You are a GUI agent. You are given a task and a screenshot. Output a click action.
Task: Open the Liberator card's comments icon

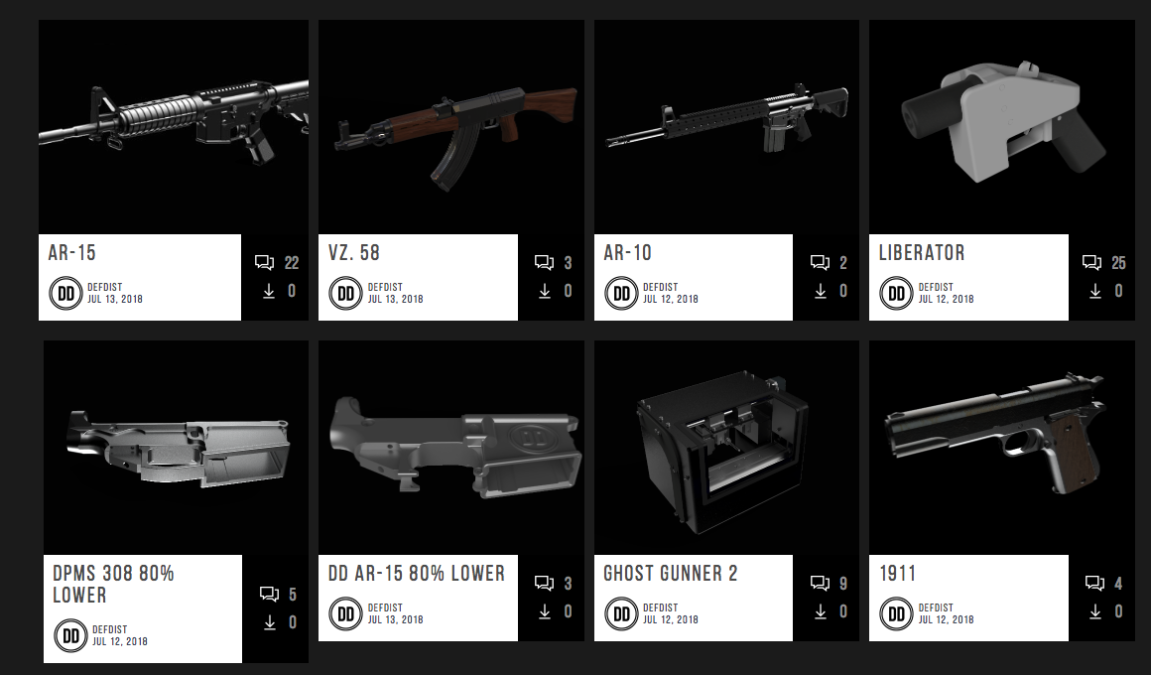[1092, 263]
